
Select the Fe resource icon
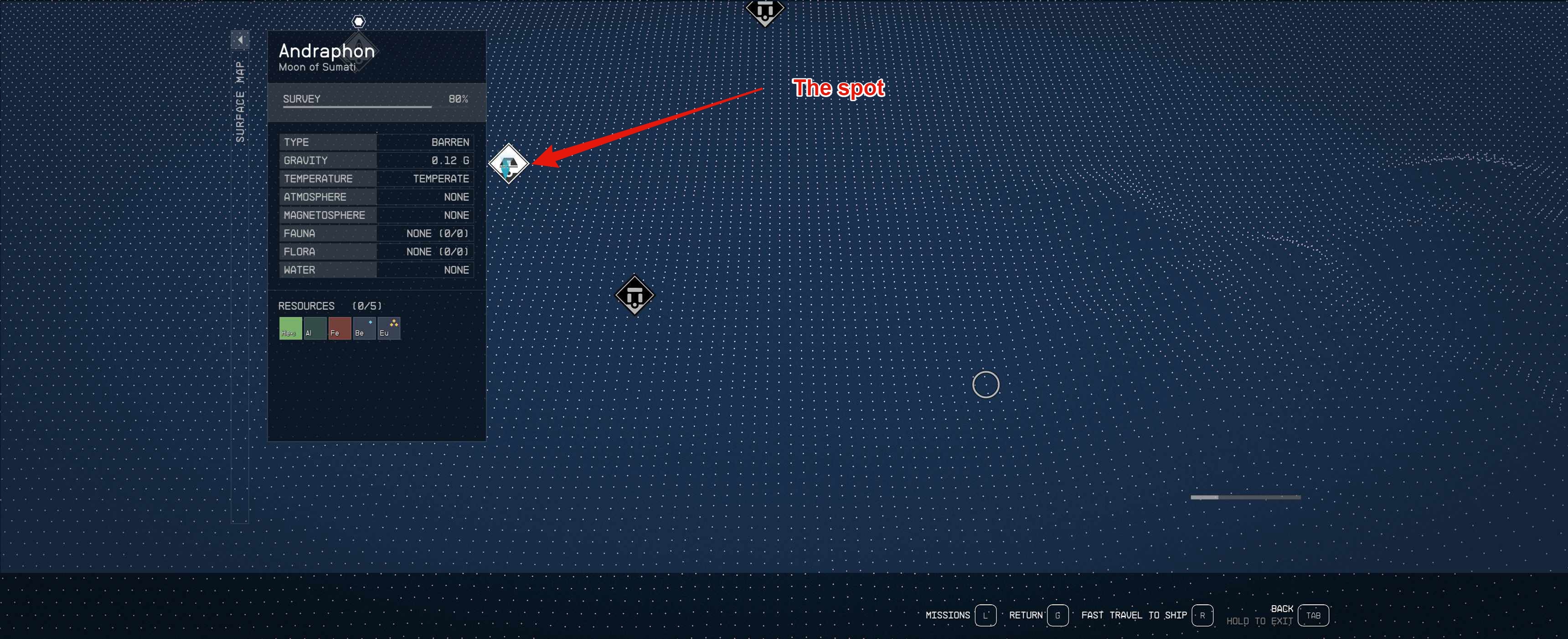point(340,328)
